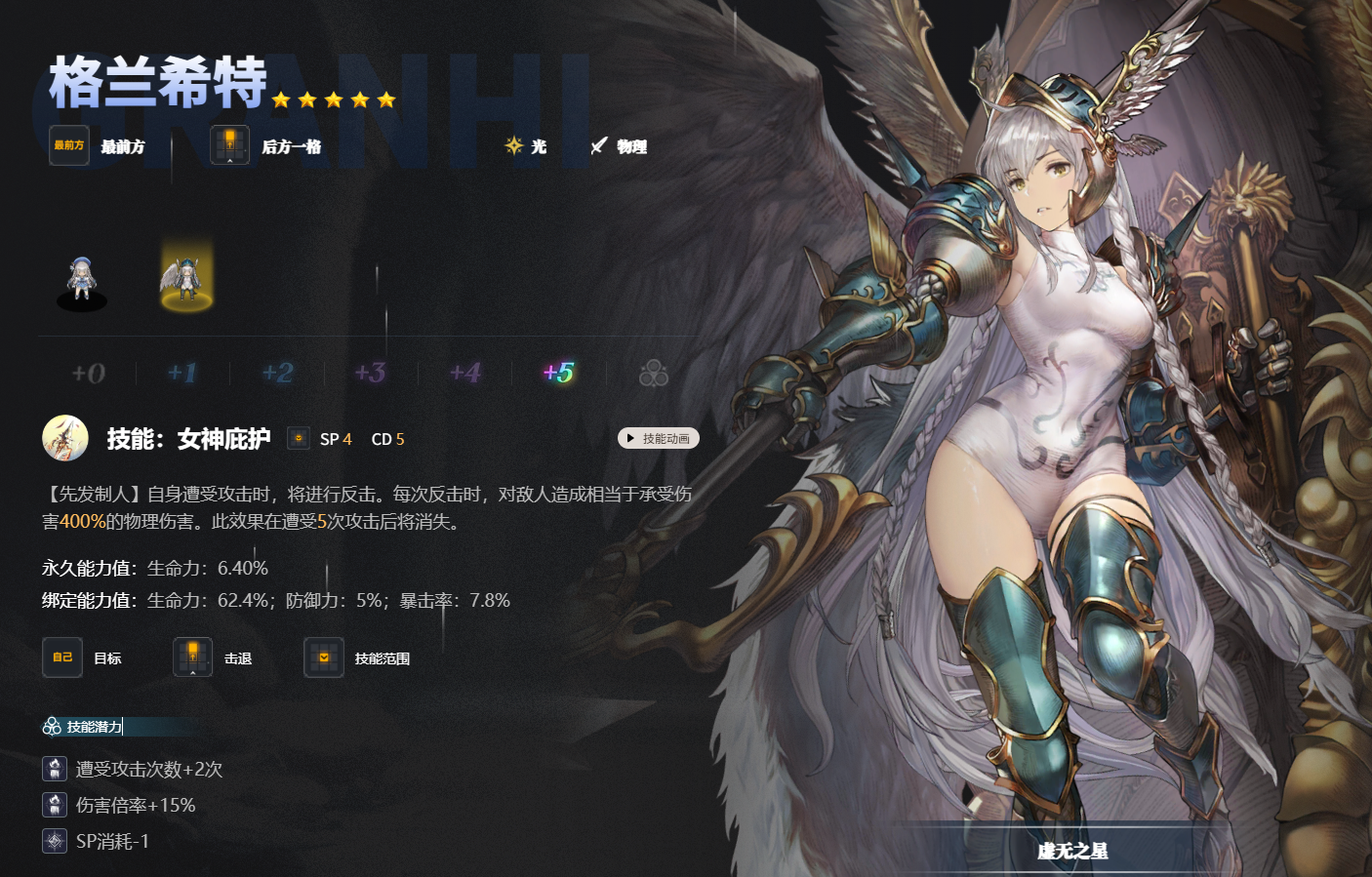Click the 虚无之星 label banner
Viewport: 1372px width, 877px height.
(1072, 851)
